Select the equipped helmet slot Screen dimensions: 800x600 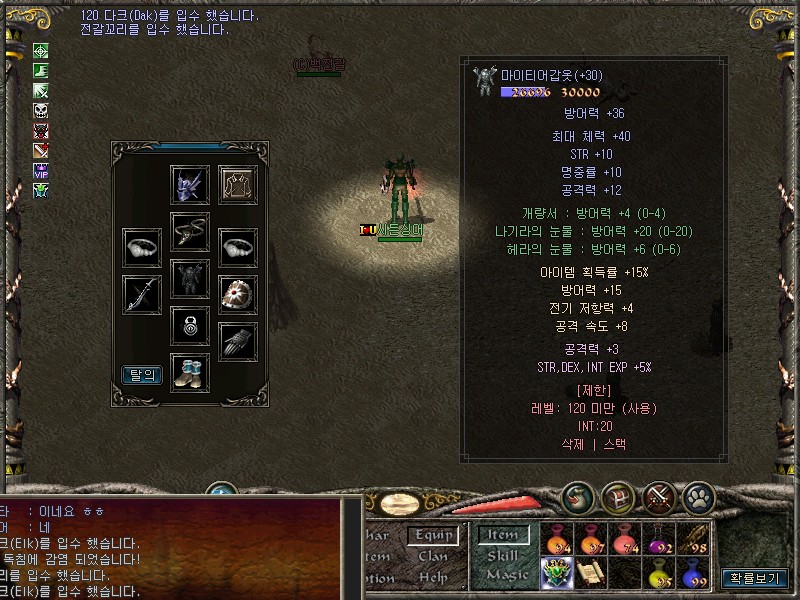190,185
